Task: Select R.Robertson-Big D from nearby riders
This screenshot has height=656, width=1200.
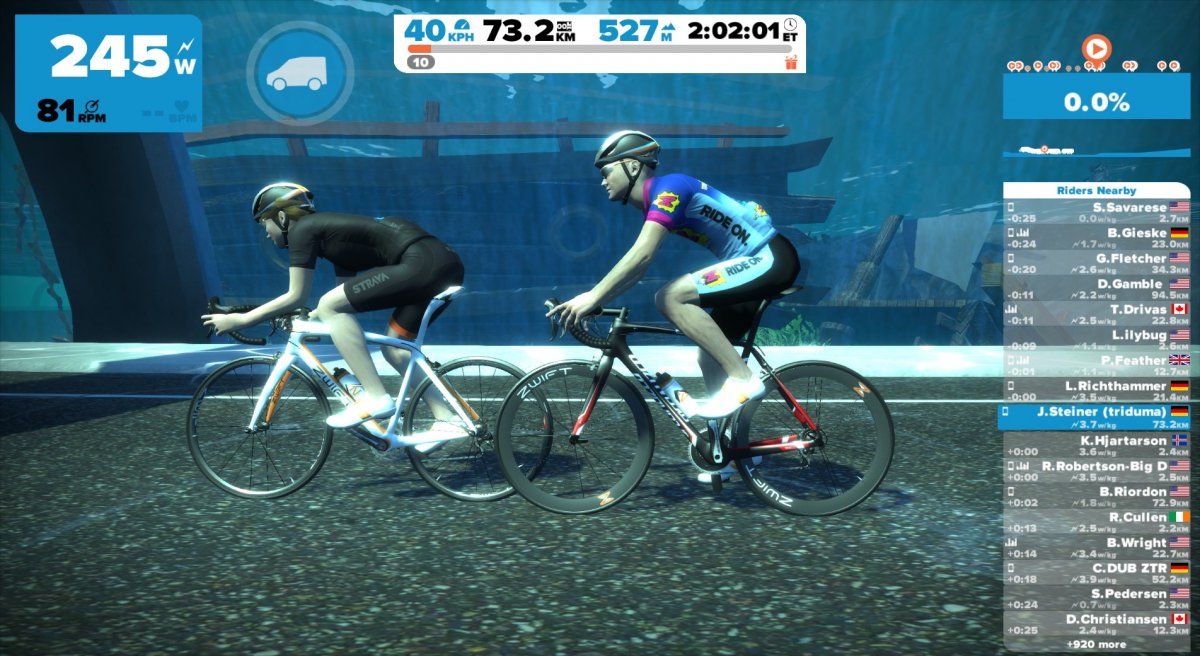Action: tap(1096, 471)
